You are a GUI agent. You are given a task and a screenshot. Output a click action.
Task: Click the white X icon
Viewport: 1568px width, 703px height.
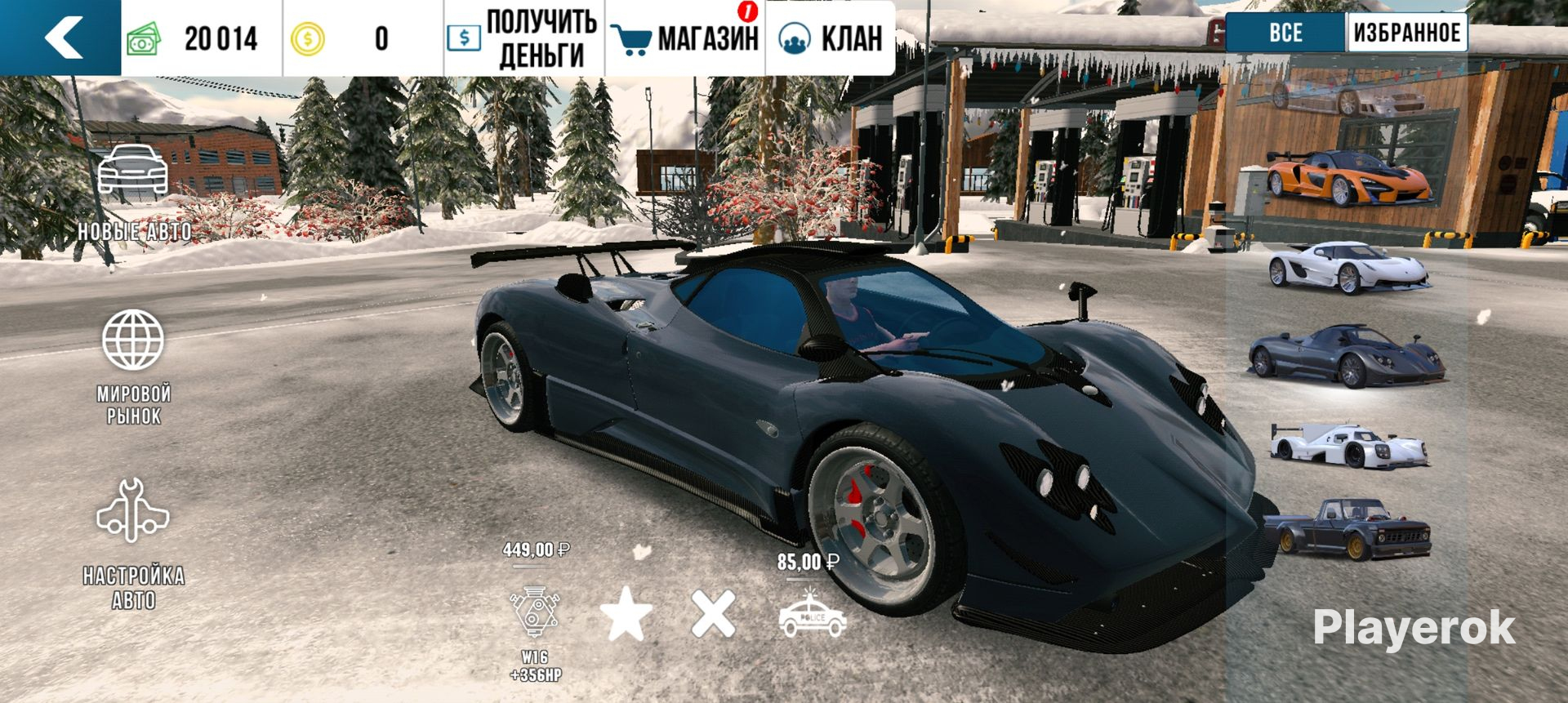point(713,614)
